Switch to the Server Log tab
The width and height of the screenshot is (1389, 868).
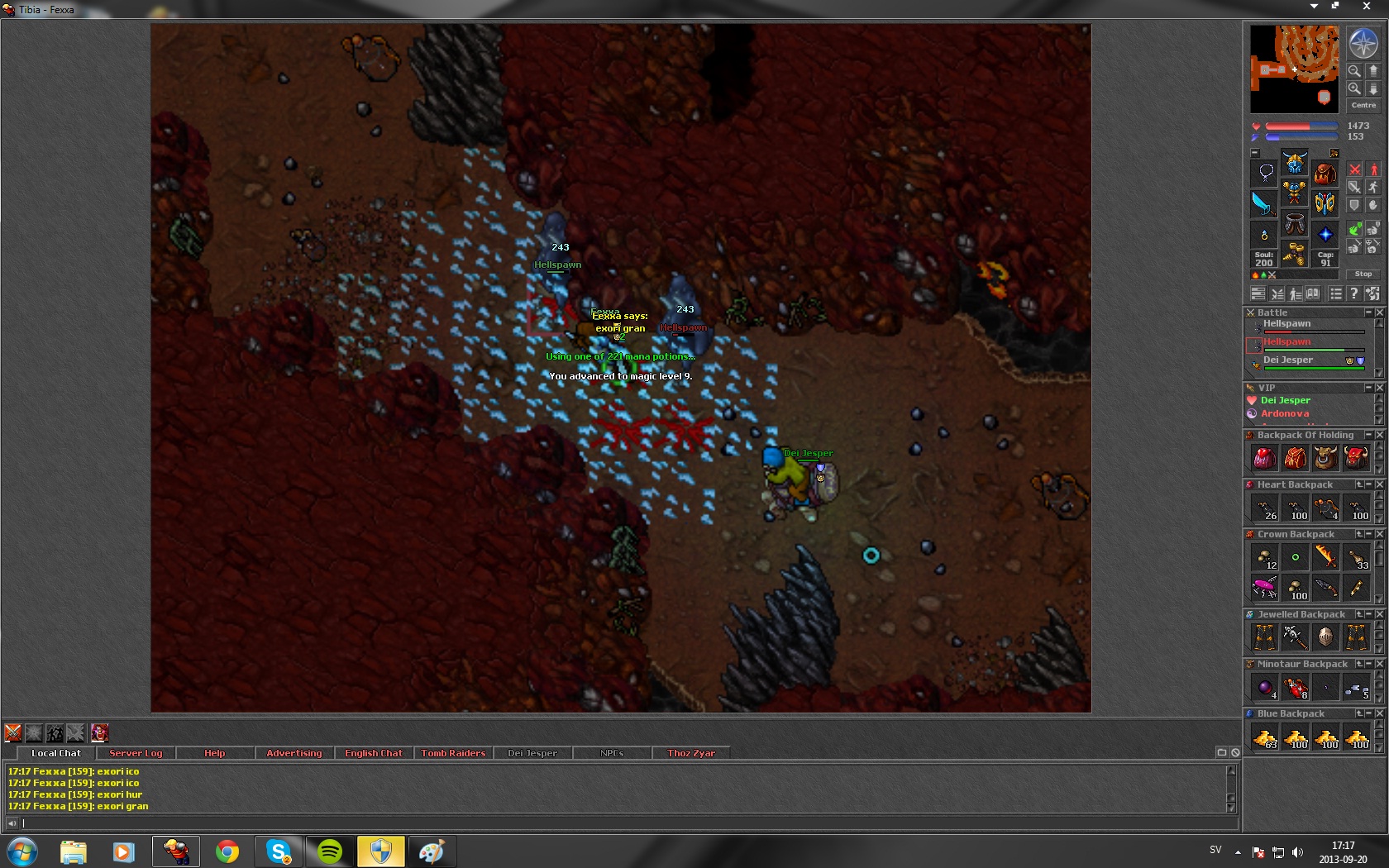click(136, 753)
